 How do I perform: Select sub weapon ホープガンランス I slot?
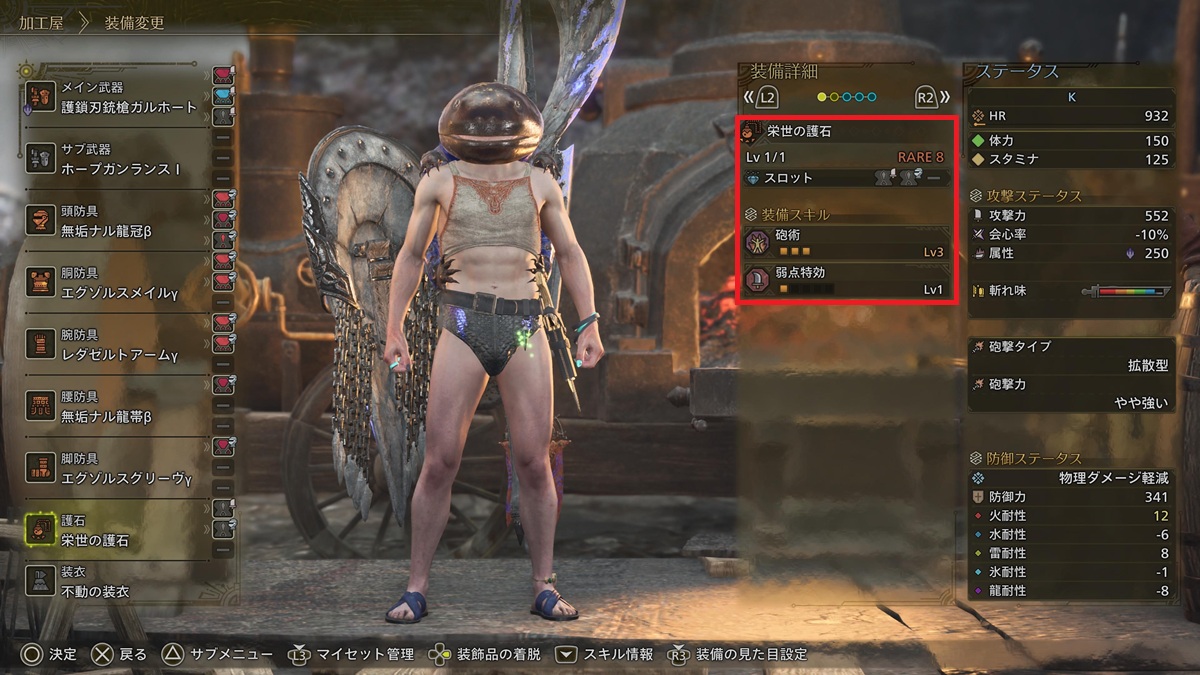[115, 160]
